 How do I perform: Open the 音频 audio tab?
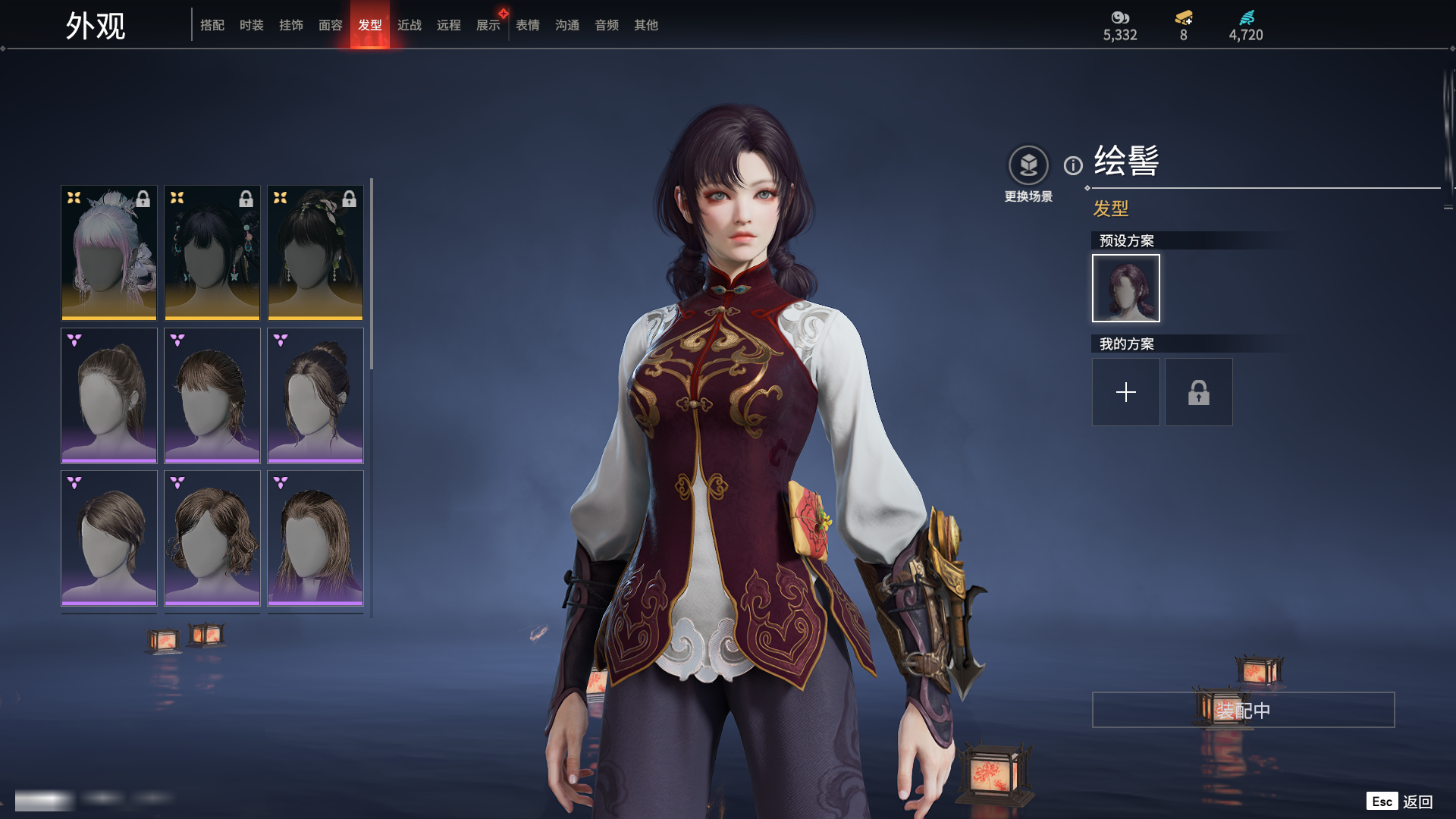[x=607, y=25]
